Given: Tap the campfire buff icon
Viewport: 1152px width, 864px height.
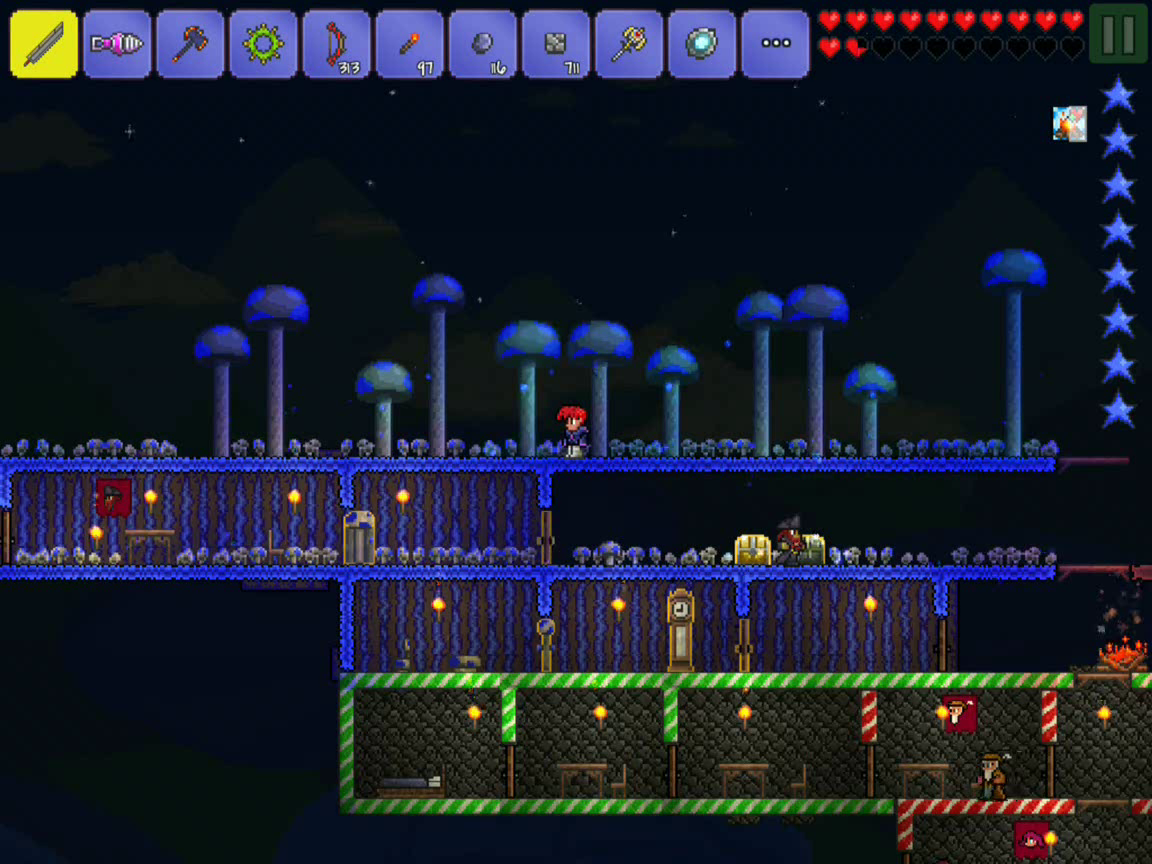Looking at the screenshot, I should [1069, 124].
